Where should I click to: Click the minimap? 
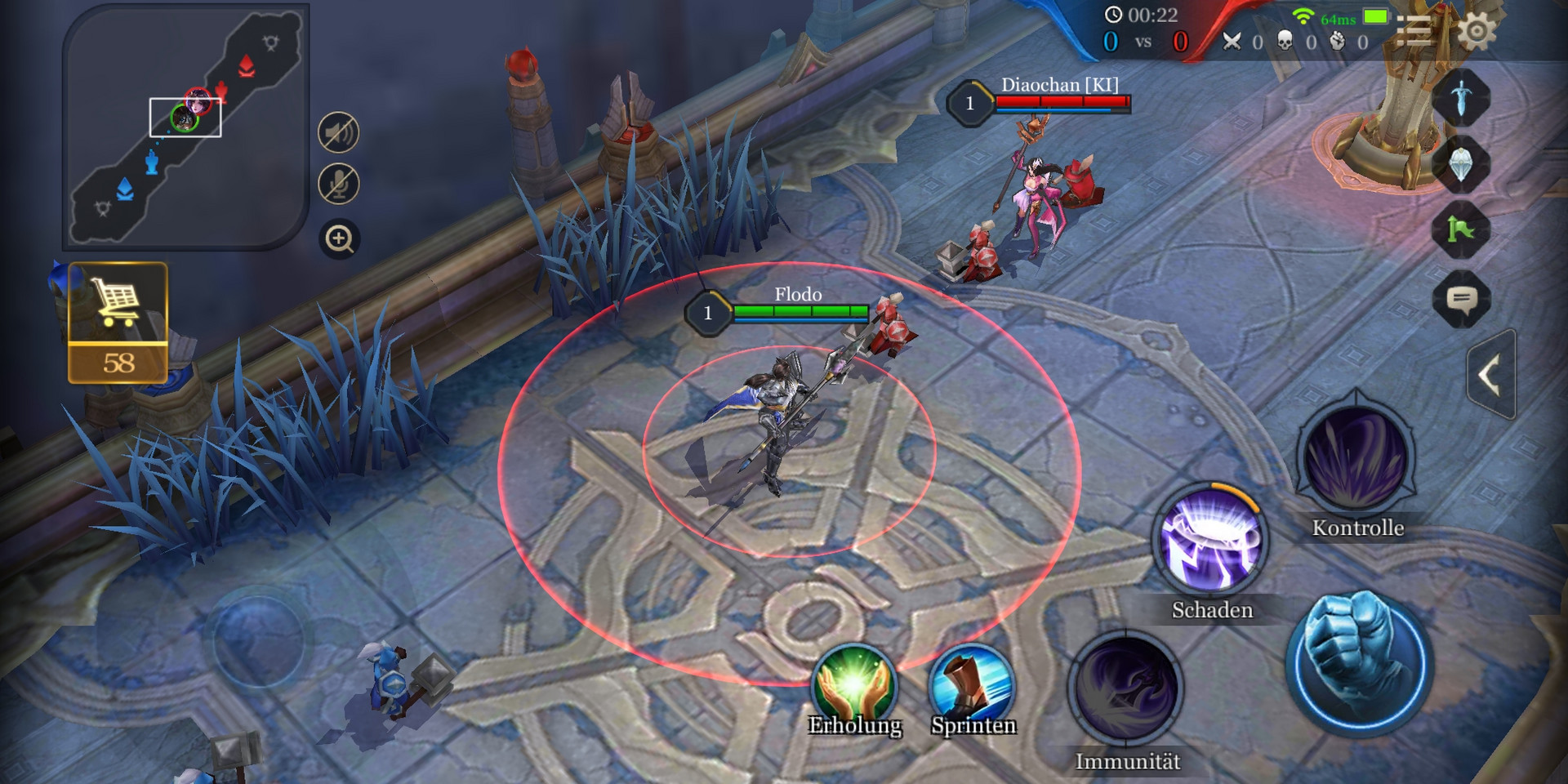tap(185, 127)
